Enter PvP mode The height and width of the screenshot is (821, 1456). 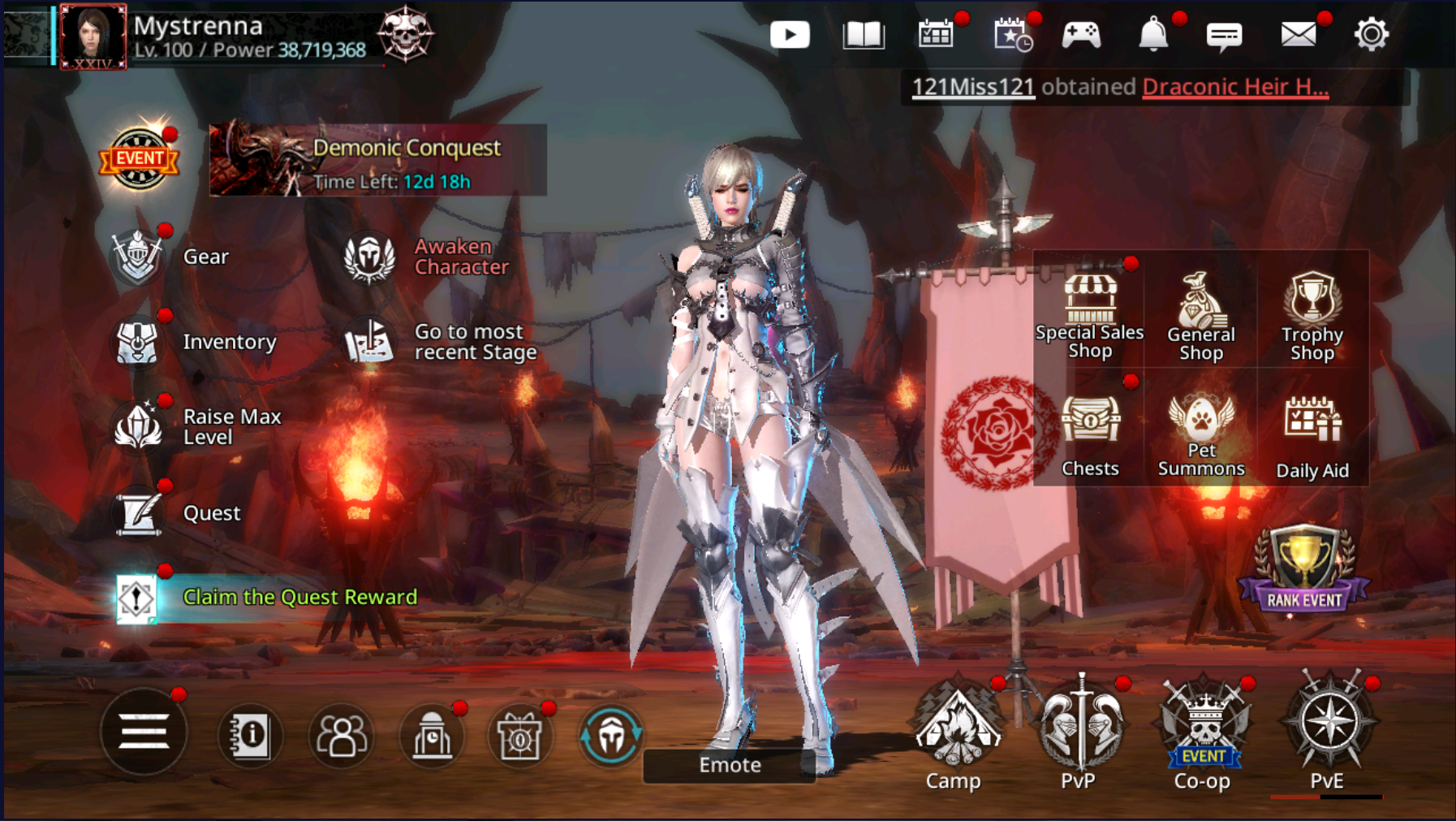(x=1079, y=731)
